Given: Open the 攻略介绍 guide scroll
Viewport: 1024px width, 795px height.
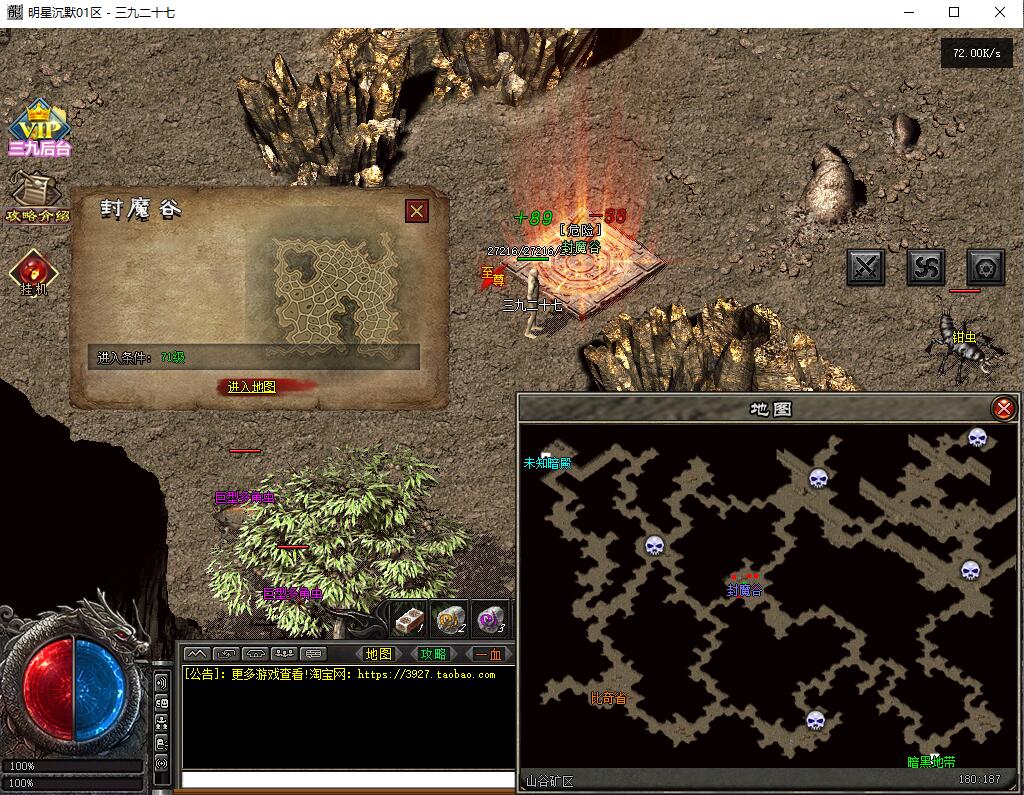Looking at the screenshot, I should coord(38,197).
